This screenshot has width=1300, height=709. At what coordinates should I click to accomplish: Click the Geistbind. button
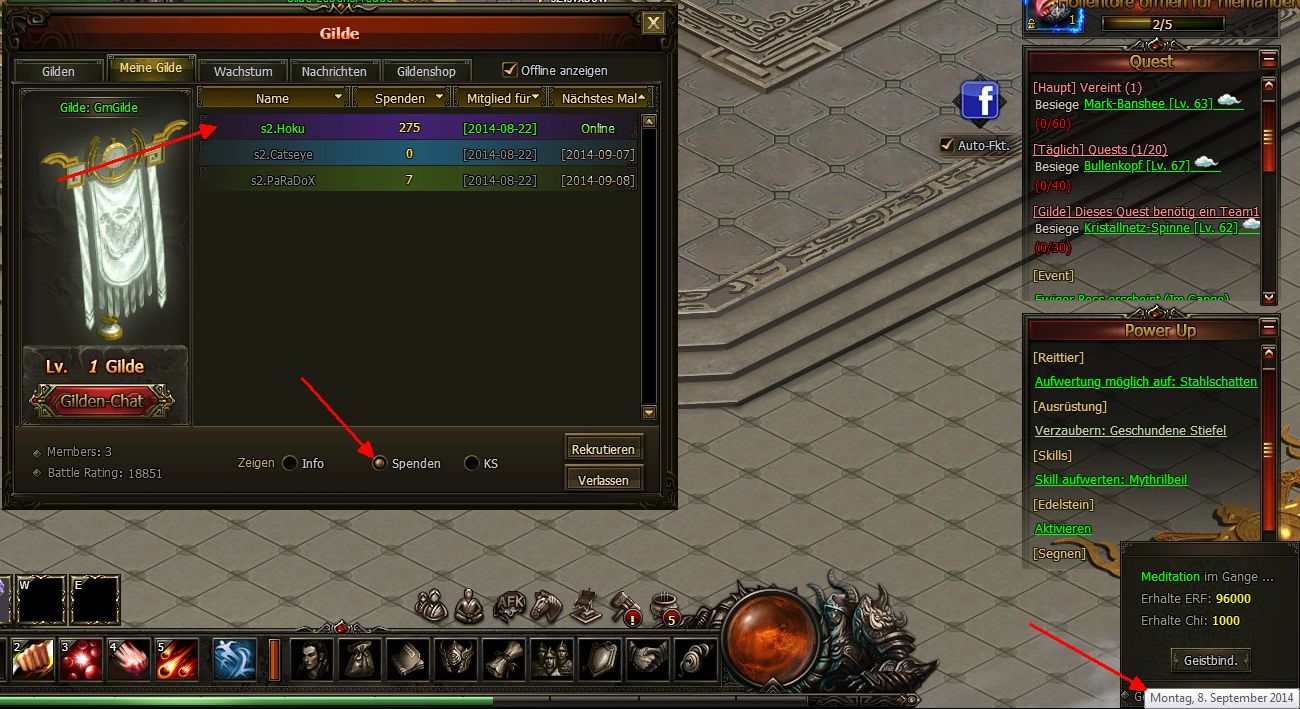point(1210,660)
